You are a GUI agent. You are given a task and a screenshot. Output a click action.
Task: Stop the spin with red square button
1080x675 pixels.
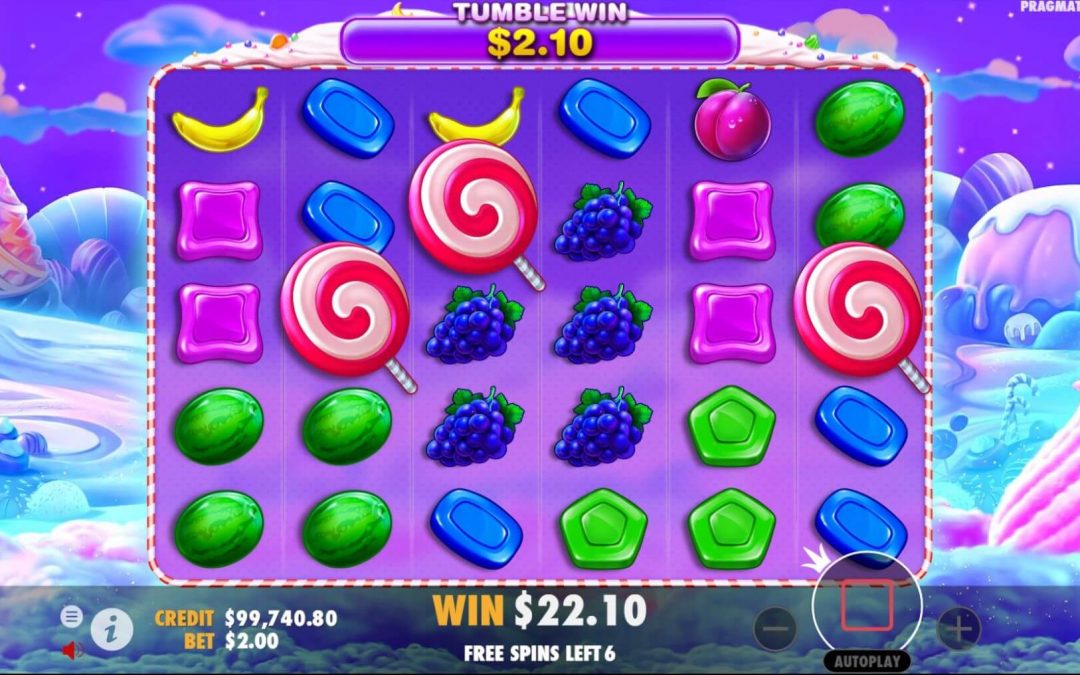[866, 606]
